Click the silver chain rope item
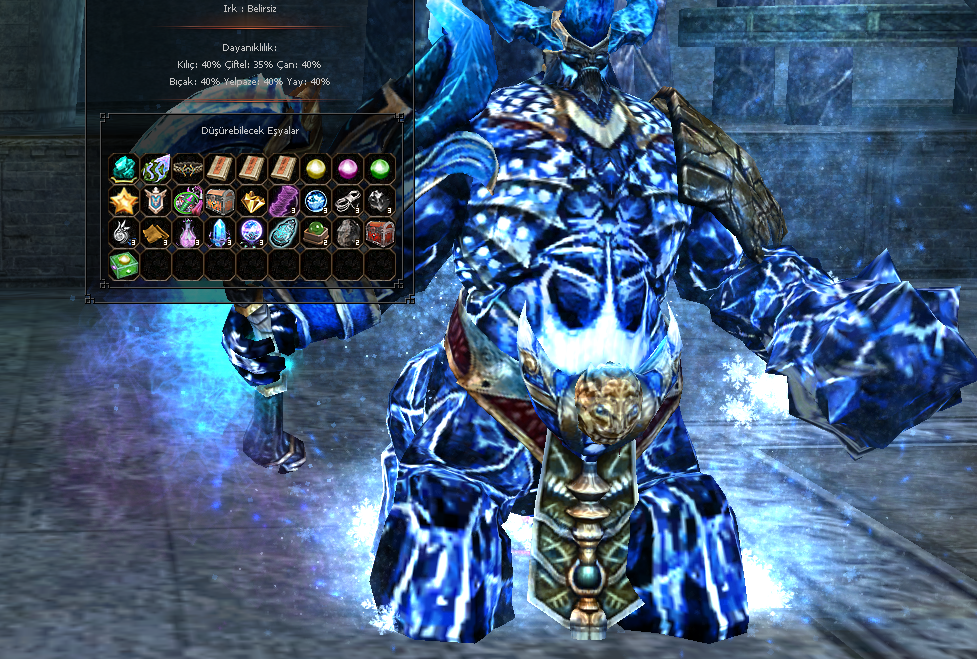This screenshot has width=977, height=659. pos(348,201)
